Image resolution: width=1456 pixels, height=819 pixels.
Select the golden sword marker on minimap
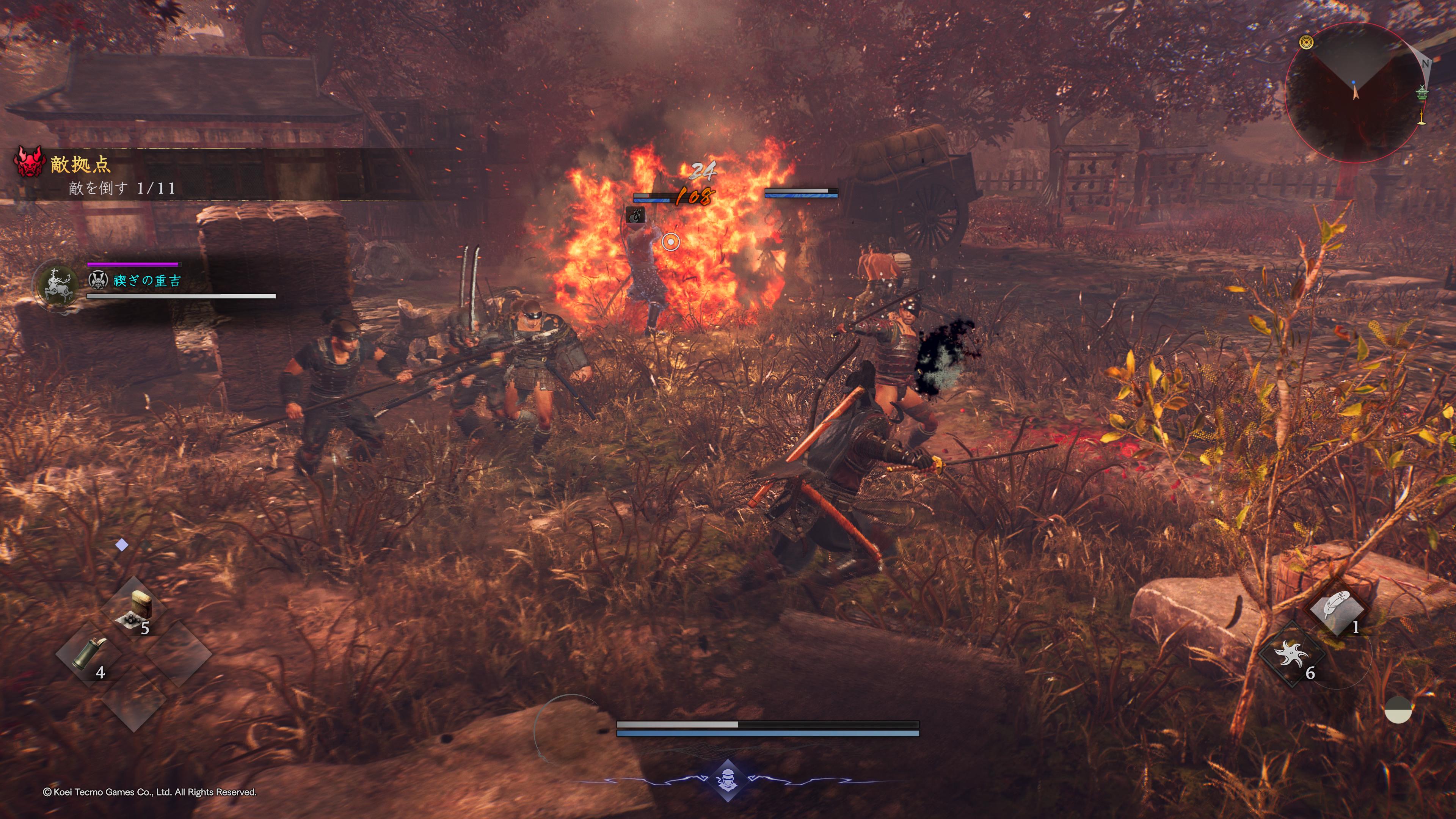click(1421, 118)
